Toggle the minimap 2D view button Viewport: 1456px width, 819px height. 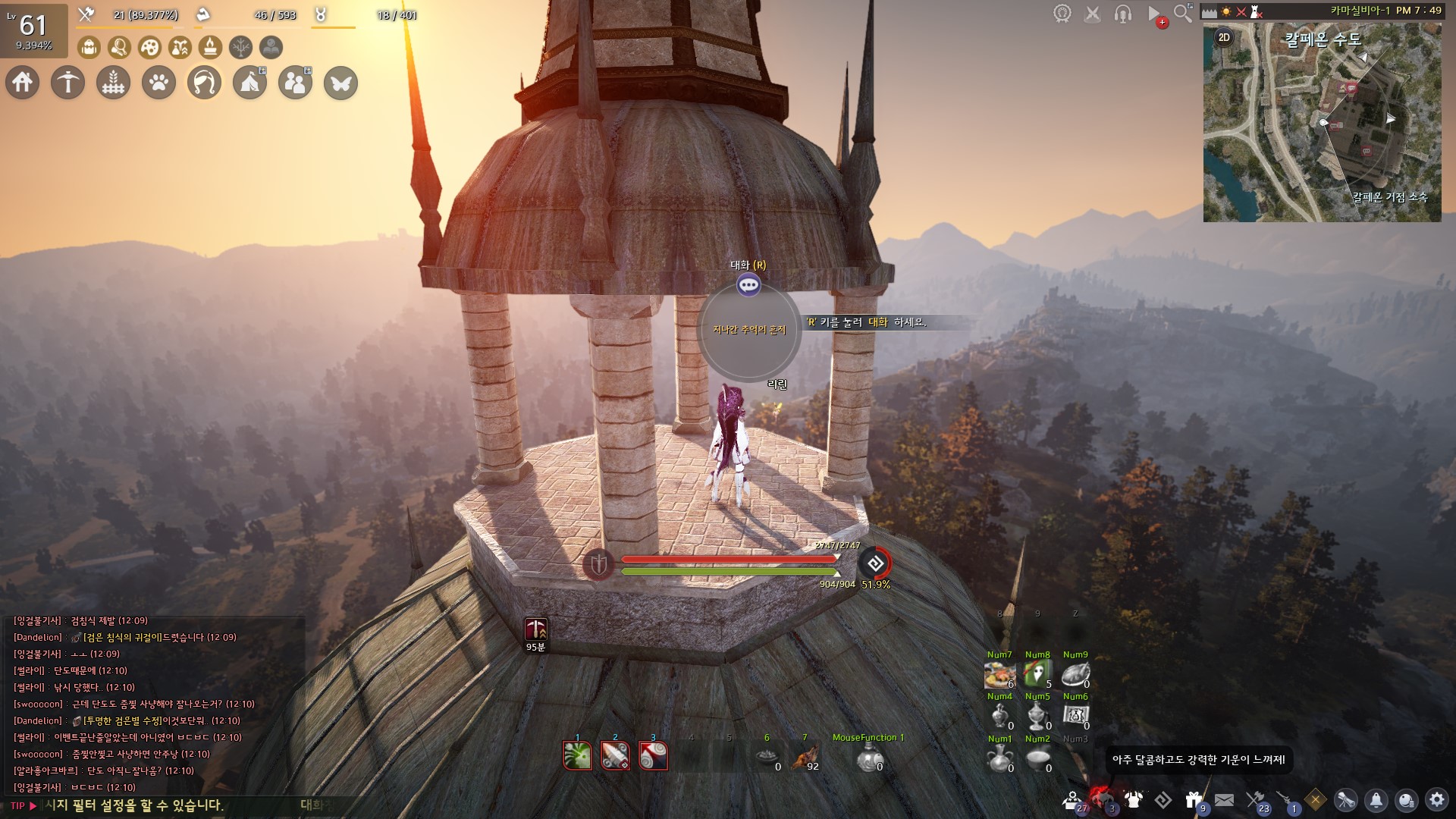pos(1223,37)
